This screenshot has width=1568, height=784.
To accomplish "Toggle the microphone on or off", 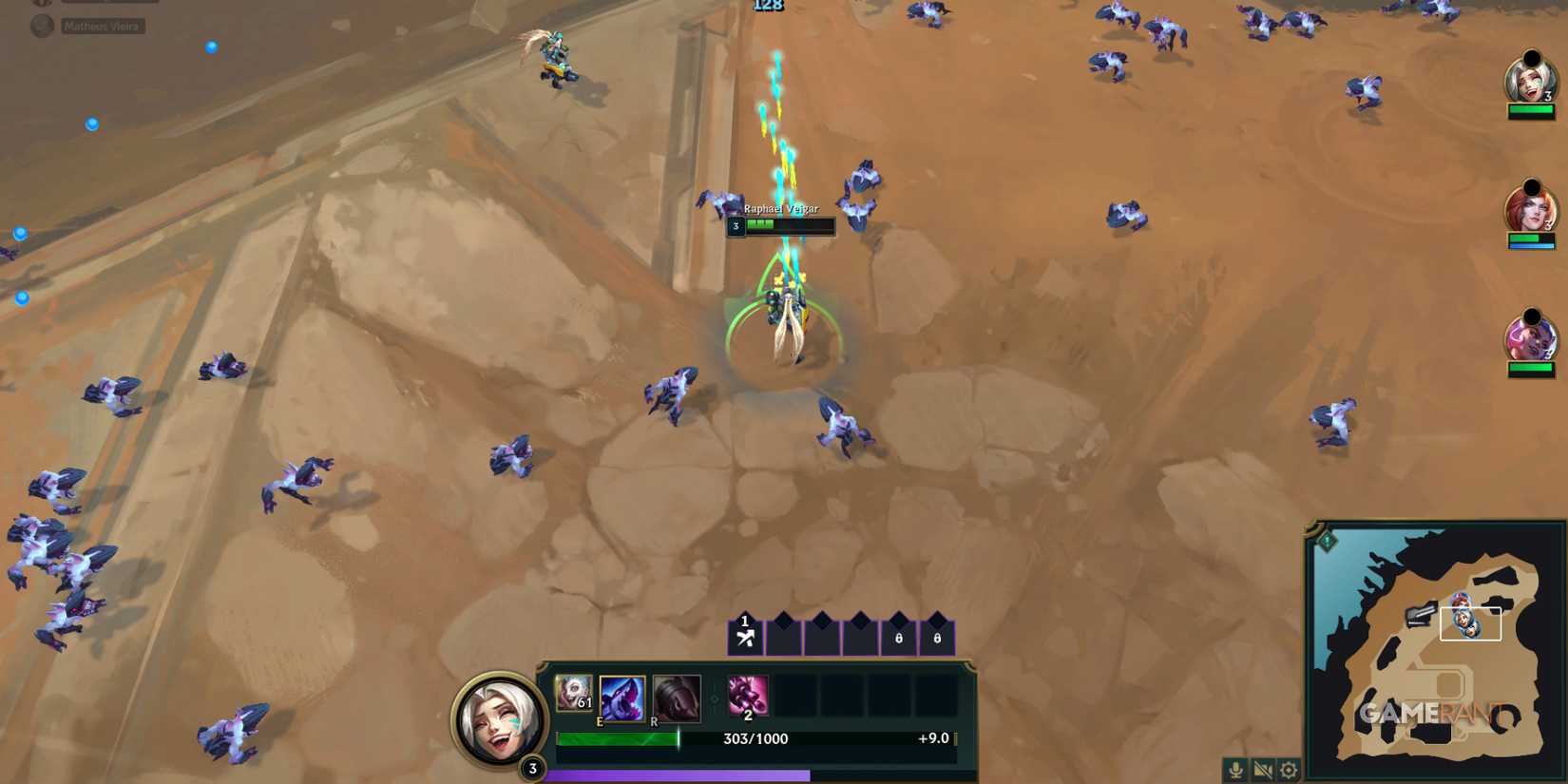I will pos(1234,770).
